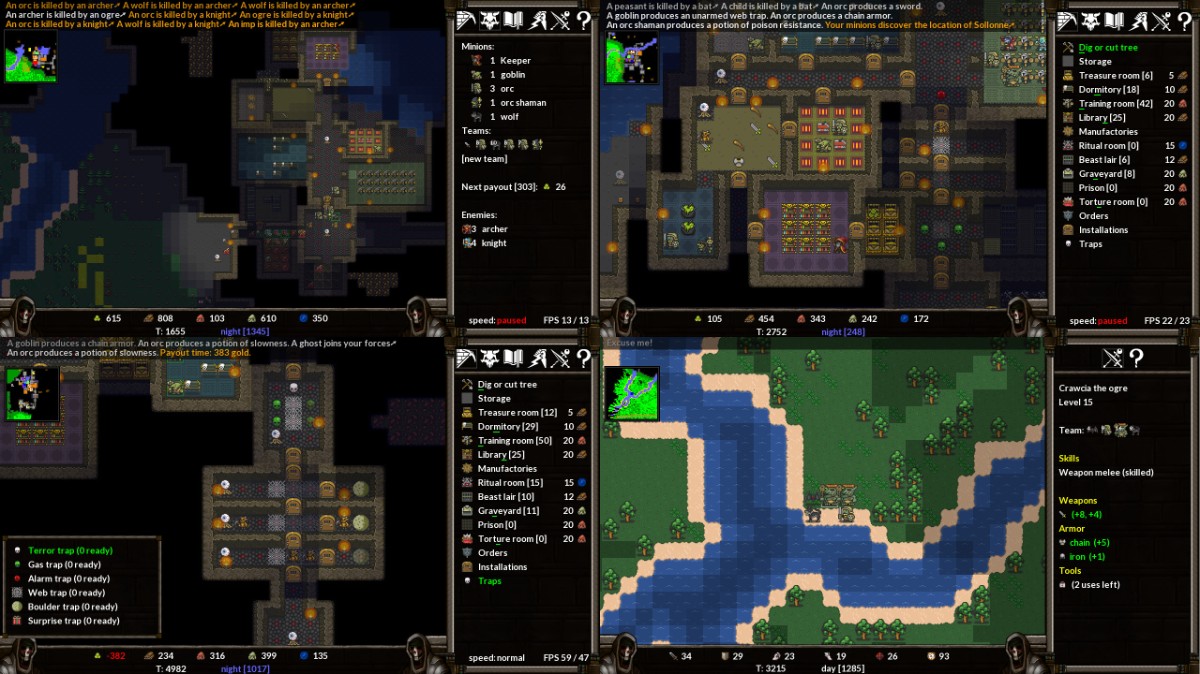1200x674 pixels.
Task: Choose the Terror trap
Action: pyautogui.click(x=70, y=550)
